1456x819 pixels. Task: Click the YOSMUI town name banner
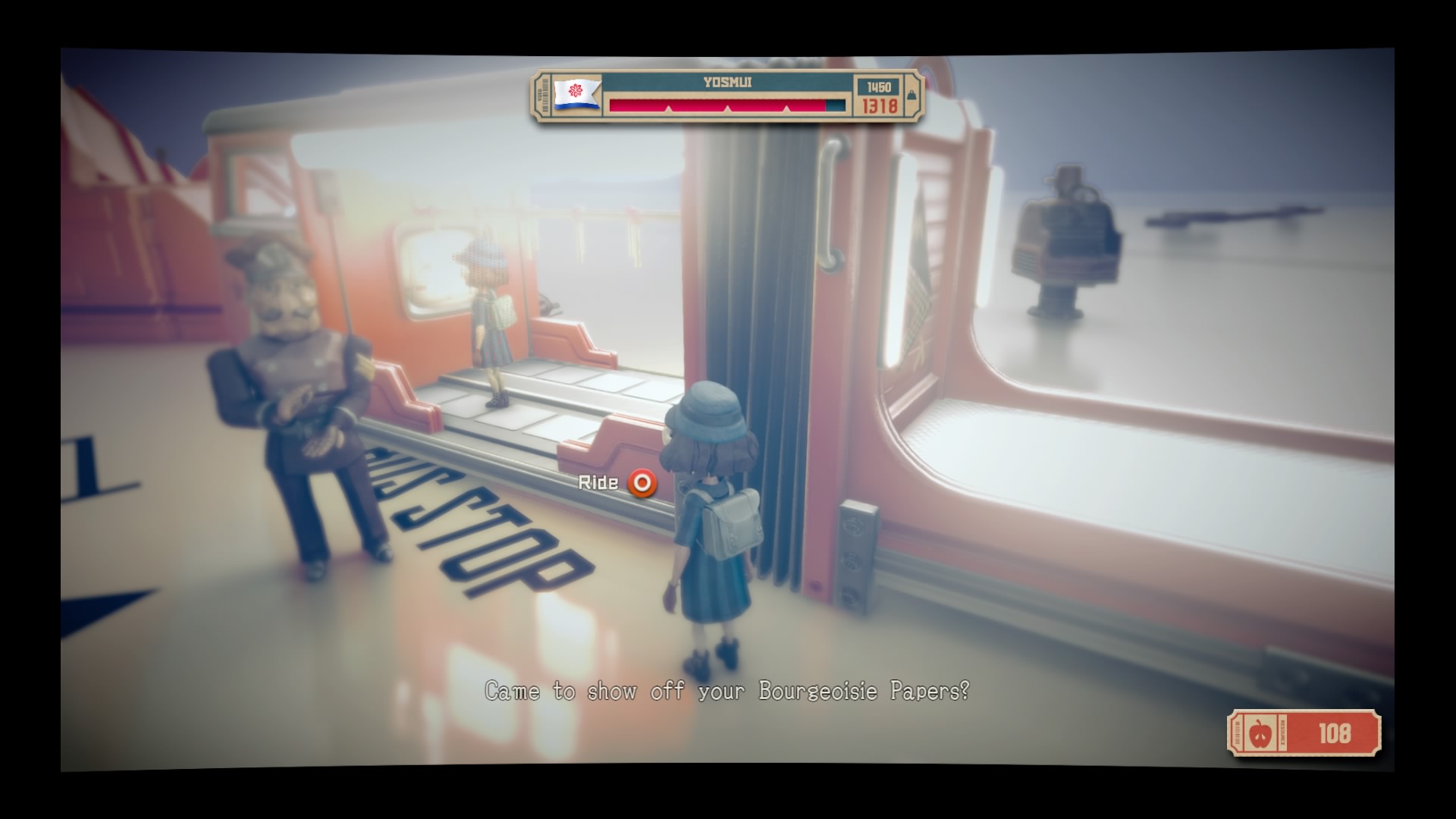click(x=726, y=83)
